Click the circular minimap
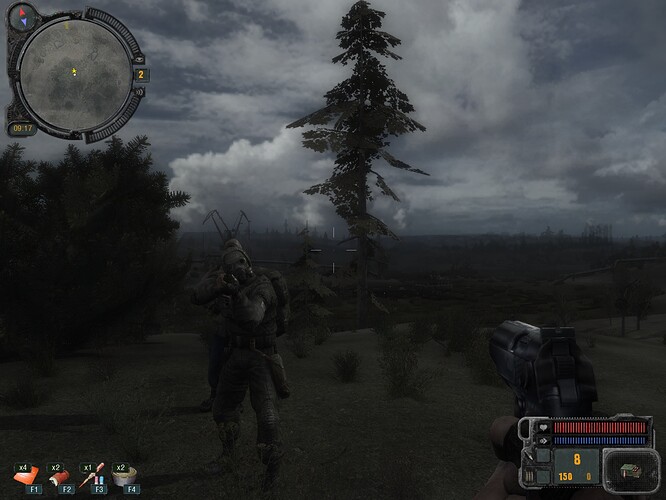 tap(75, 68)
